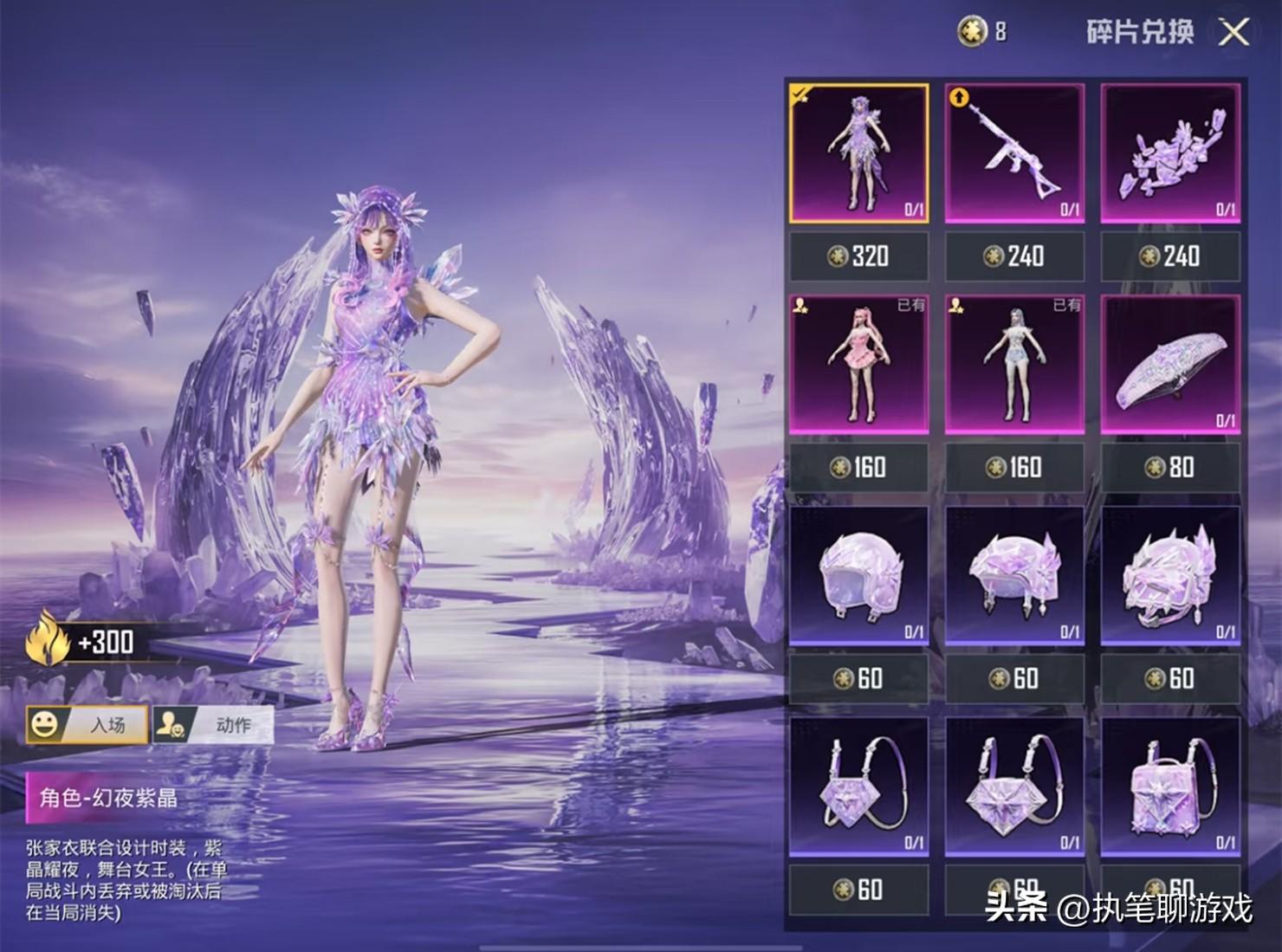Close the fragment exchange screen
The width and height of the screenshot is (1282, 952).
click(x=1233, y=33)
